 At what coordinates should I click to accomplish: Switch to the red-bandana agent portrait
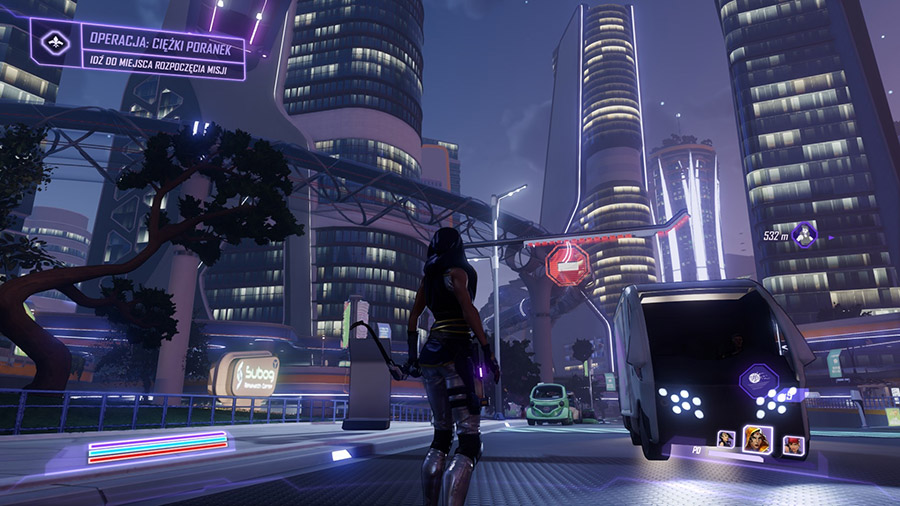[x=792, y=444]
